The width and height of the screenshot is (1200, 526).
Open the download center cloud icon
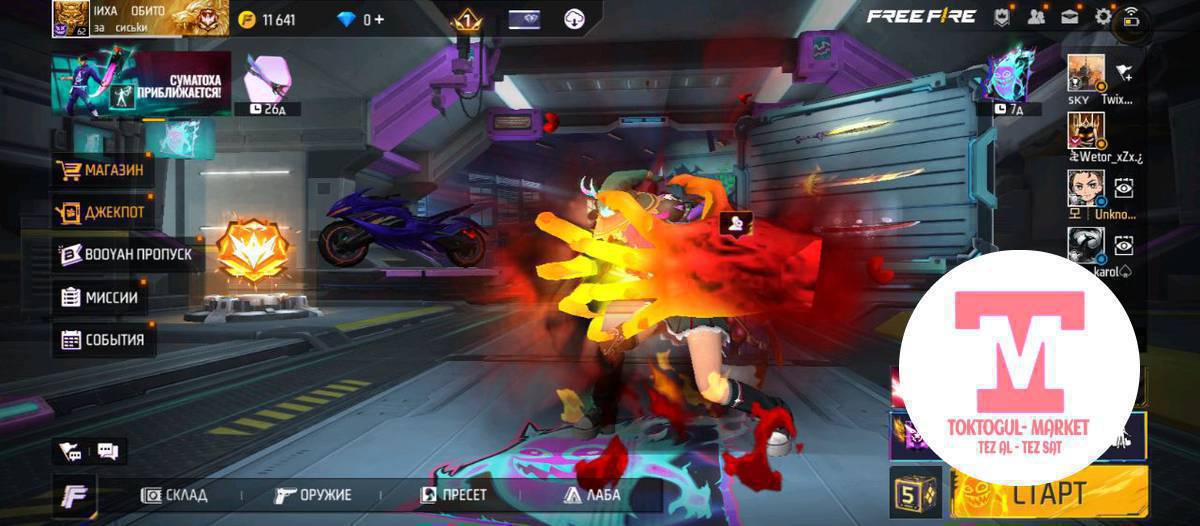[575, 19]
